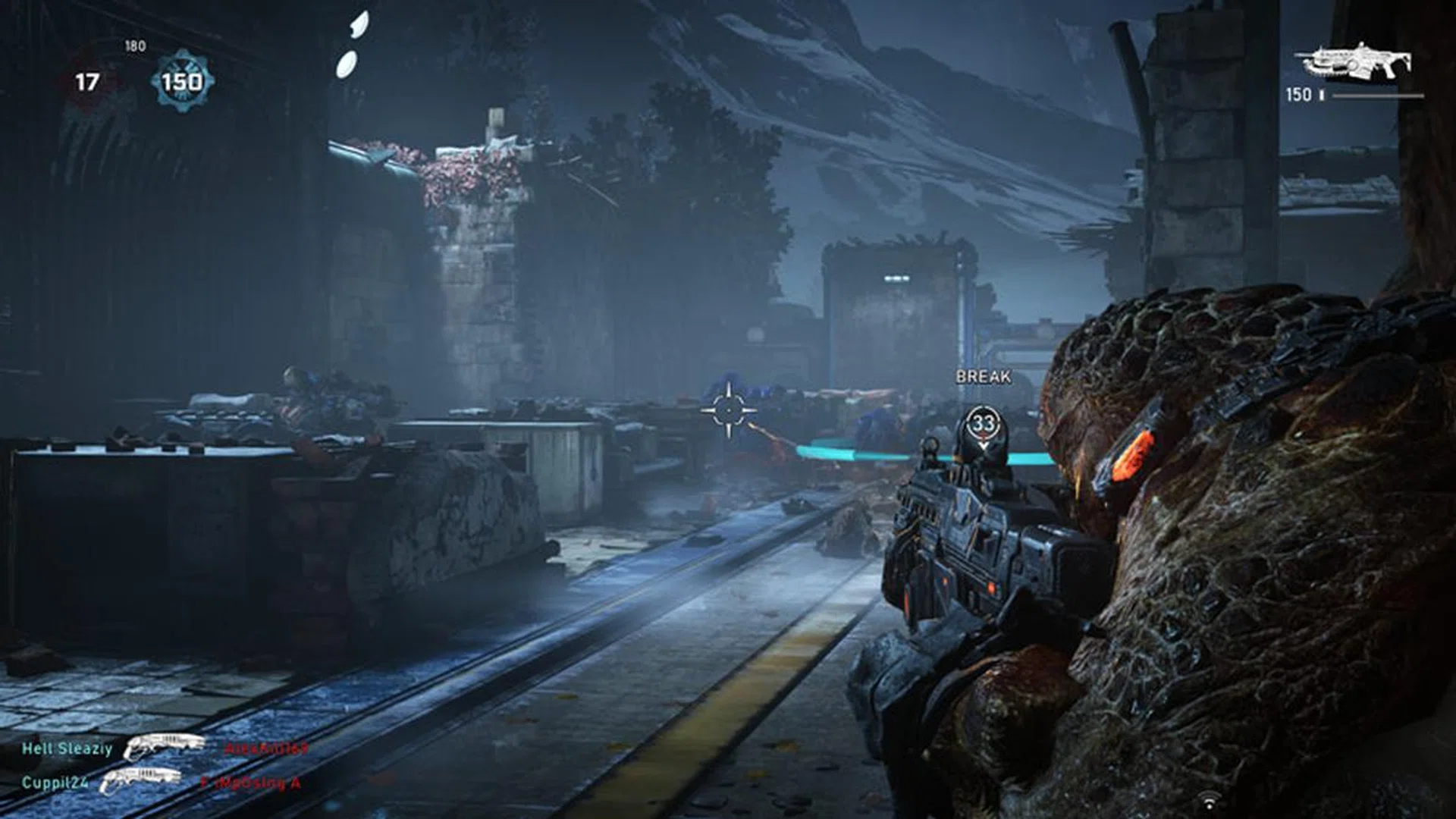This screenshot has height=819, width=1456.
Task: Select the Lancer rifle weapon icon
Action: [x=1353, y=62]
